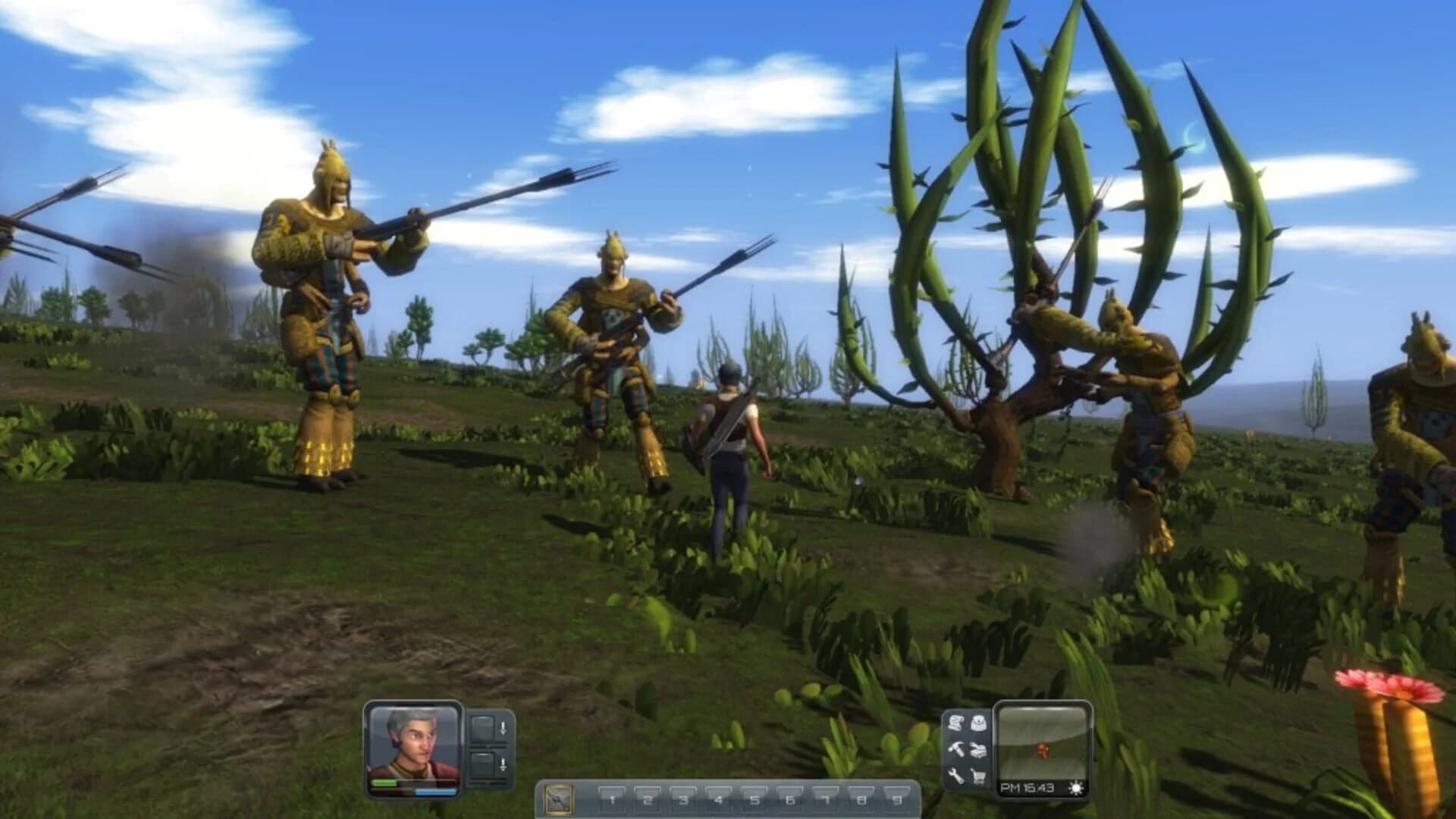The height and width of the screenshot is (819, 1456).
Task: Open the missions scroll icon near the minimap
Action: [x=955, y=723]
